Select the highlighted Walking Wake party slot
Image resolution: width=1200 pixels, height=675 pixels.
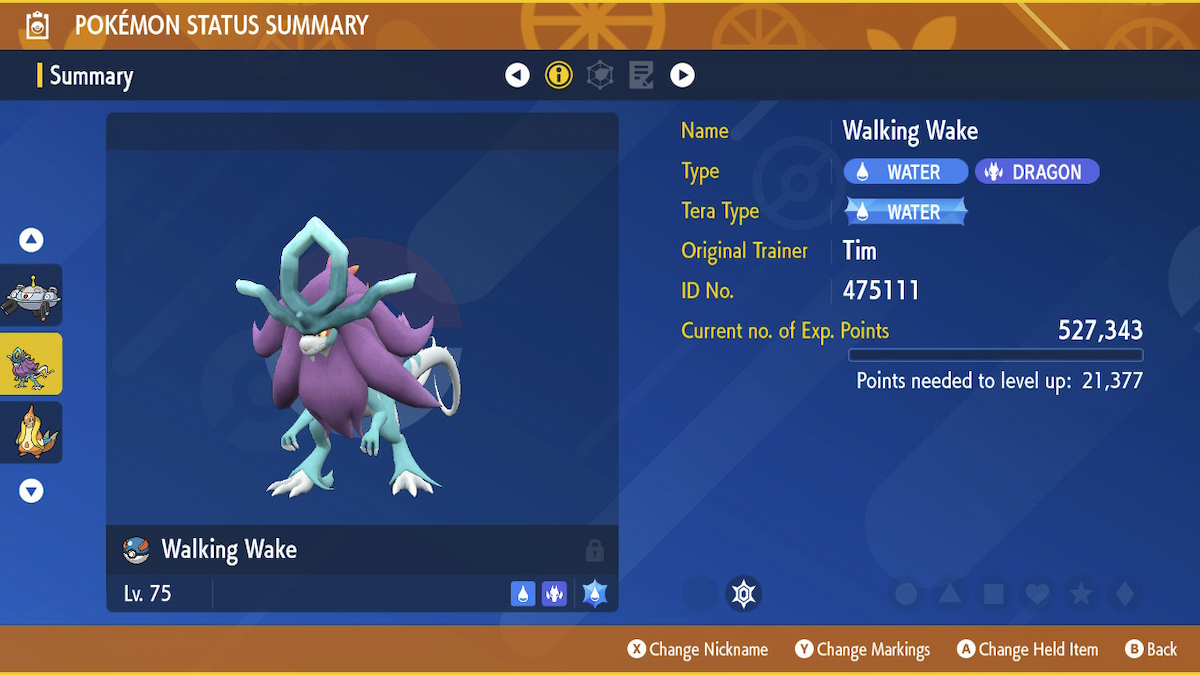[32, 364]
